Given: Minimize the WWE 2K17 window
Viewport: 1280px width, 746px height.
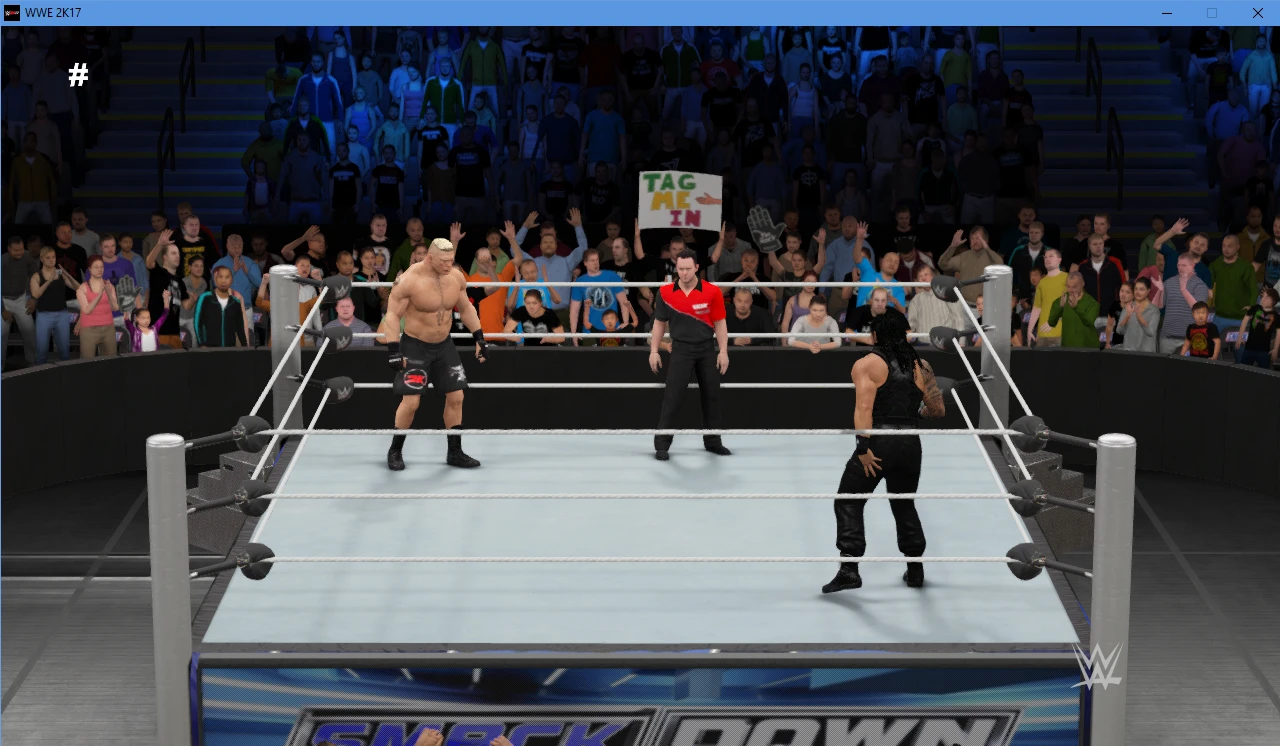Looking at the screenshot, I should tap(1166, 13).
